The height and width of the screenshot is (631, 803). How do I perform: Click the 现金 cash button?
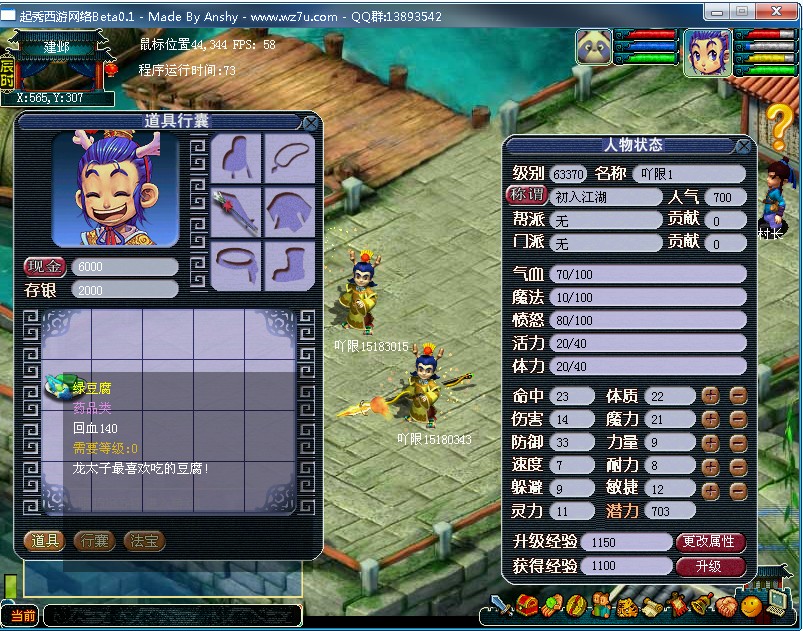coord(44,267)
